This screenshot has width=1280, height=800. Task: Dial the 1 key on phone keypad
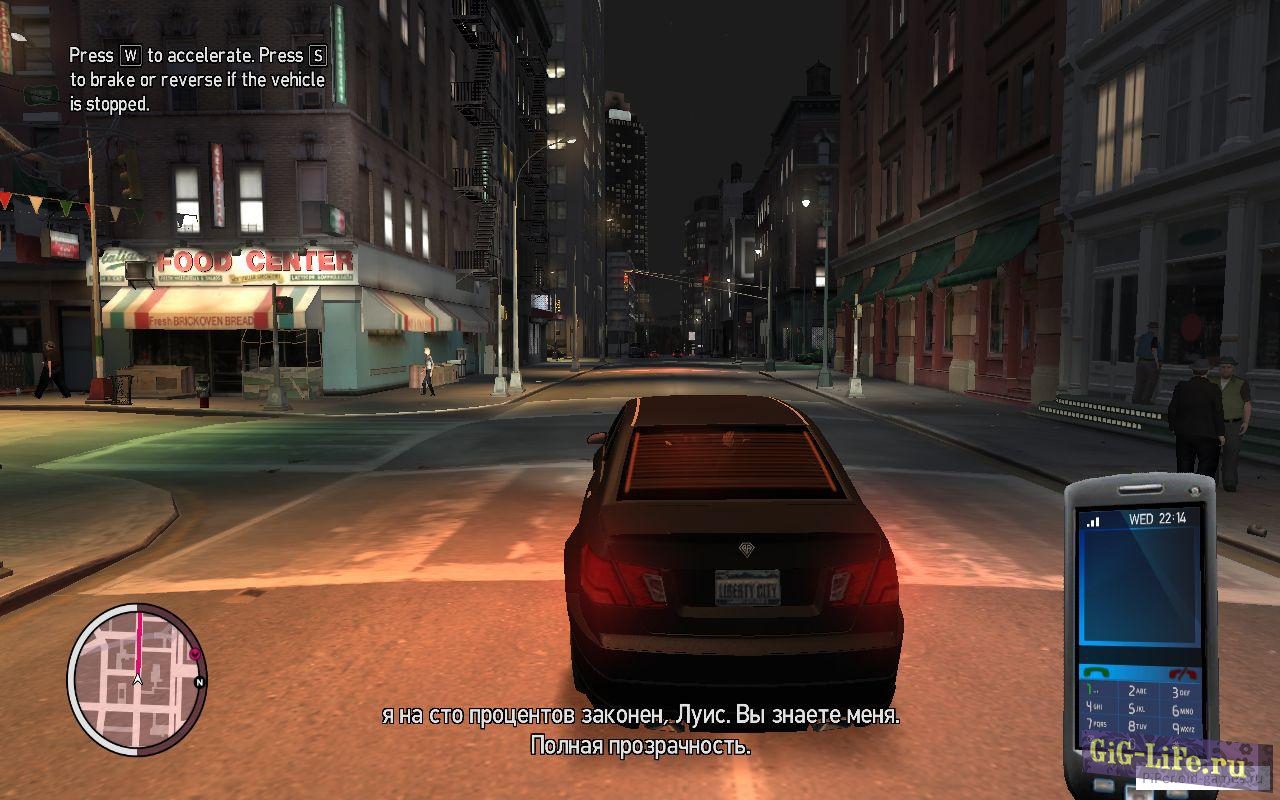click(1092, 692)
